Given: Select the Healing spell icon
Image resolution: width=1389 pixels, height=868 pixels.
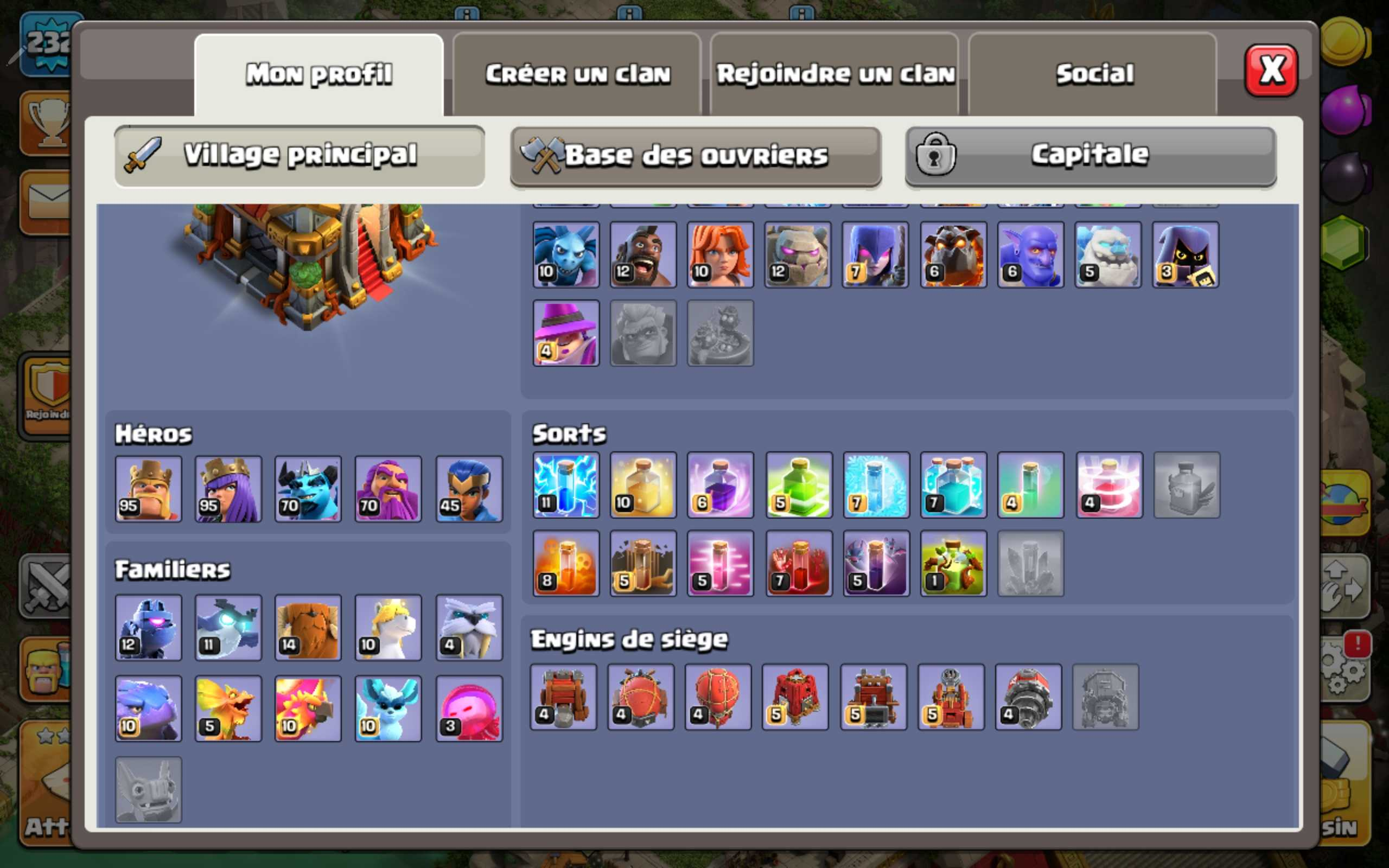Looking at the screenshot, I should (x=643, y=485).
